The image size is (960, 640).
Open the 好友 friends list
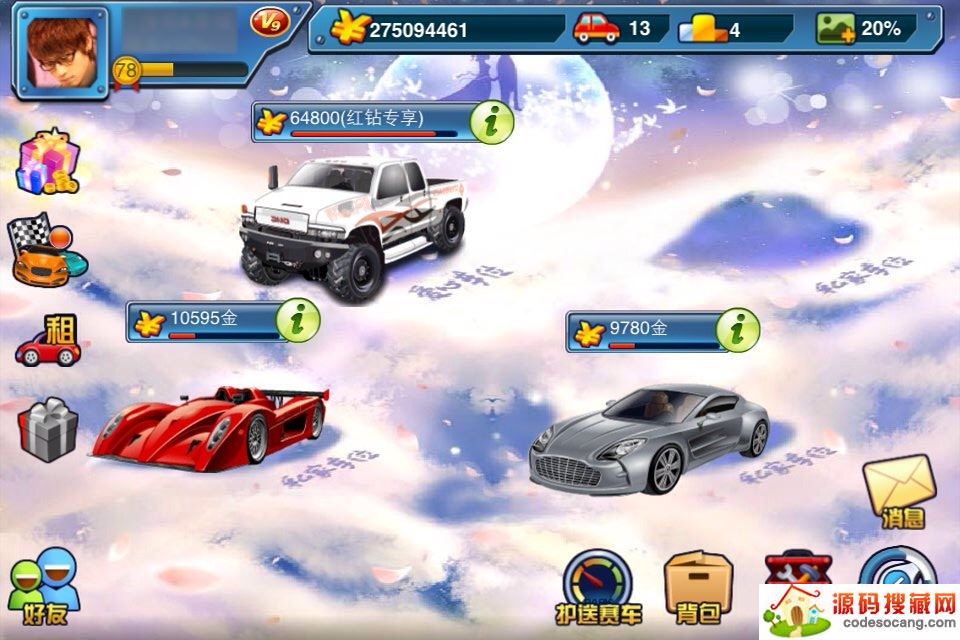coord(44,588)
